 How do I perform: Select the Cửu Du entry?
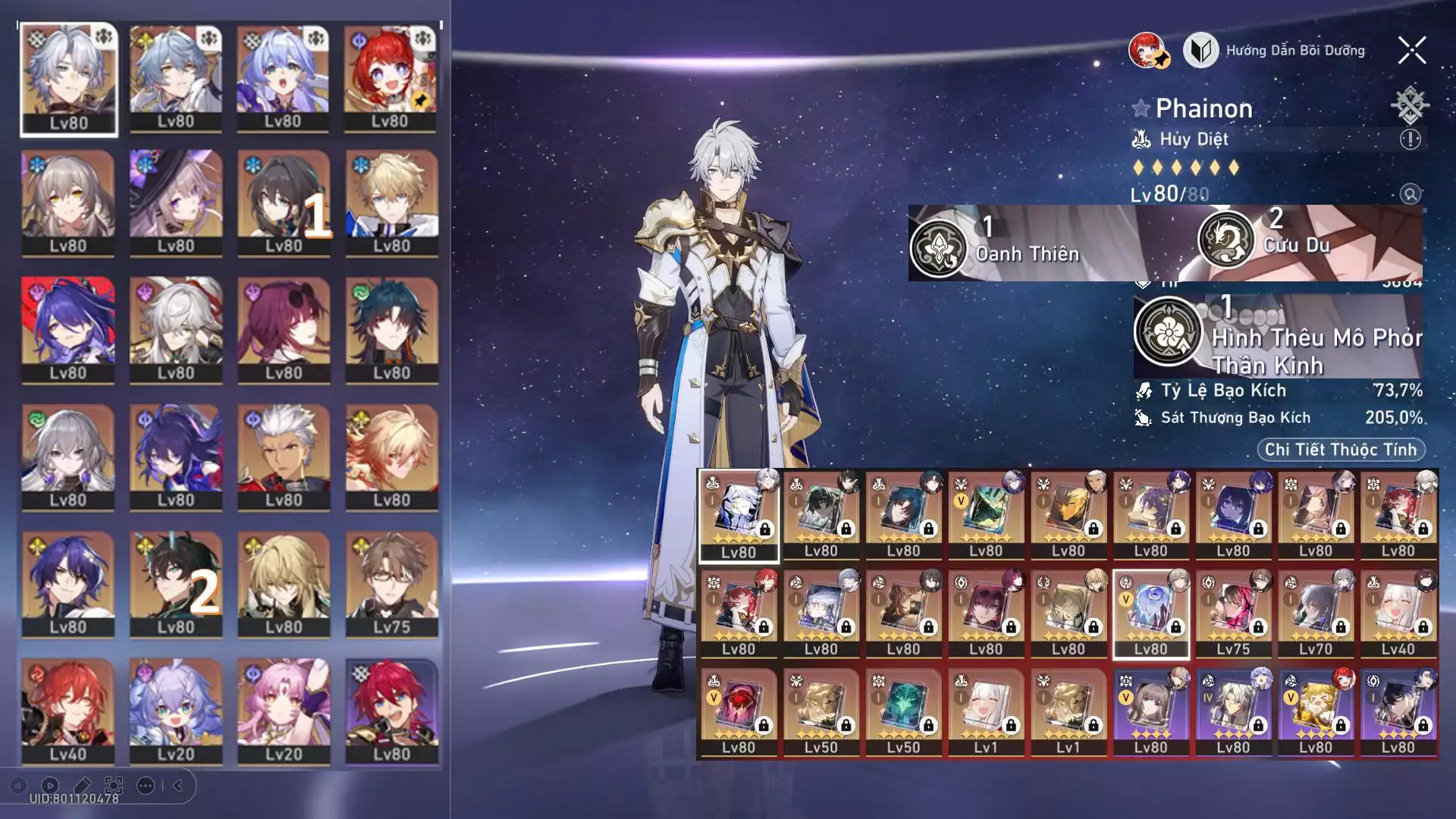pos(1289,240)
